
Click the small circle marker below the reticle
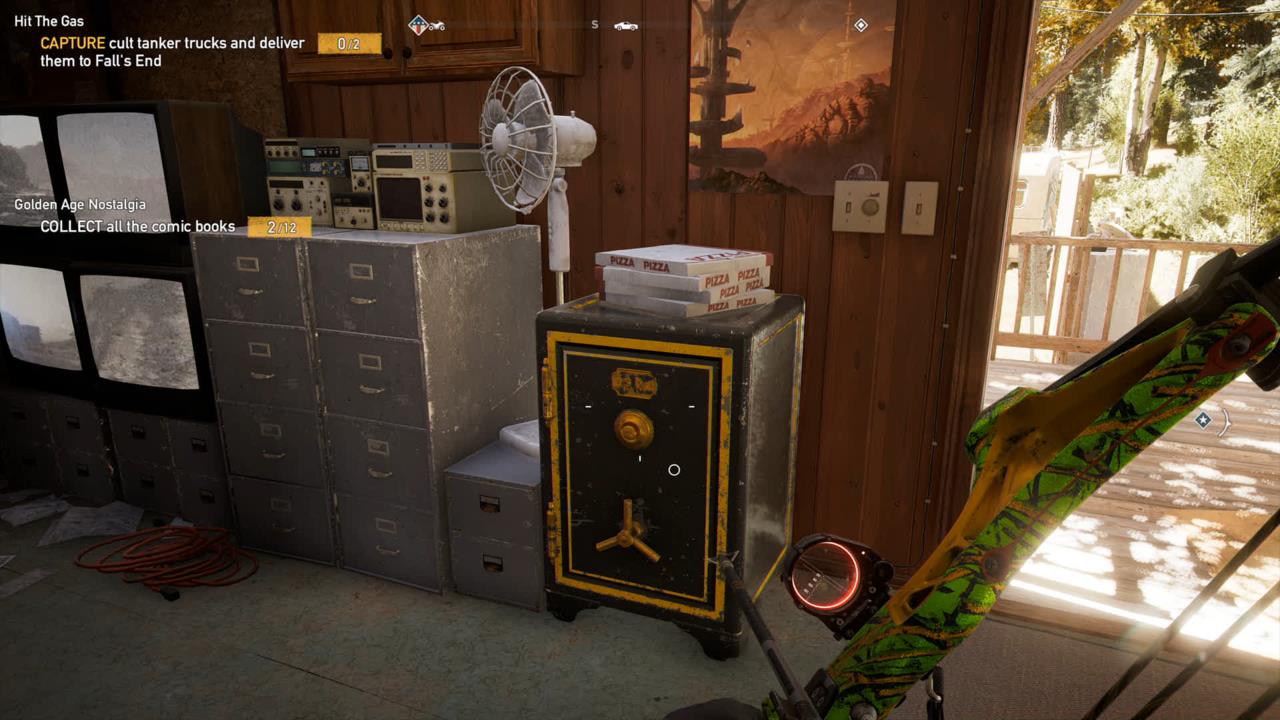[x=673, y=469]
